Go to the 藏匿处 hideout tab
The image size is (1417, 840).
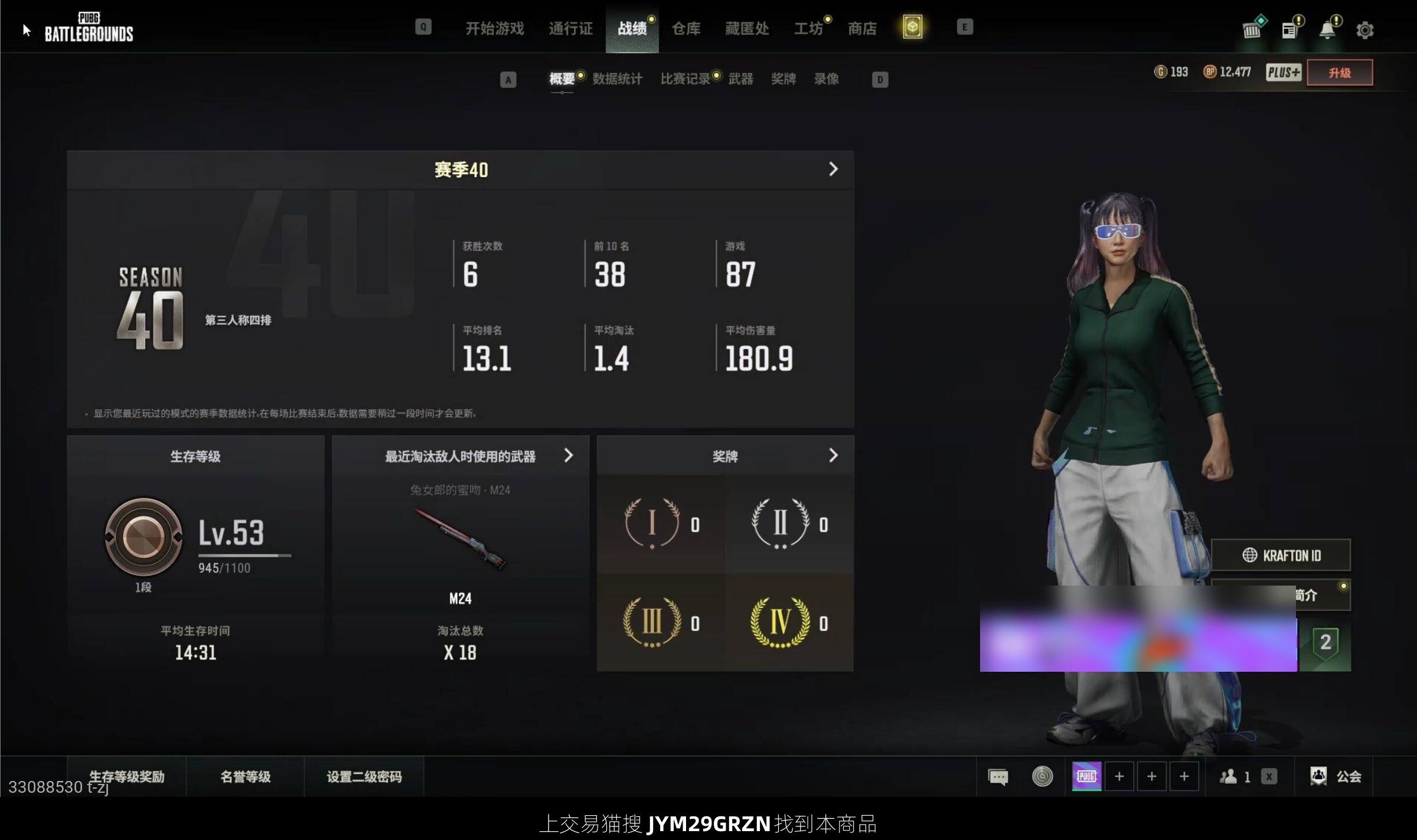coord(747,28)
